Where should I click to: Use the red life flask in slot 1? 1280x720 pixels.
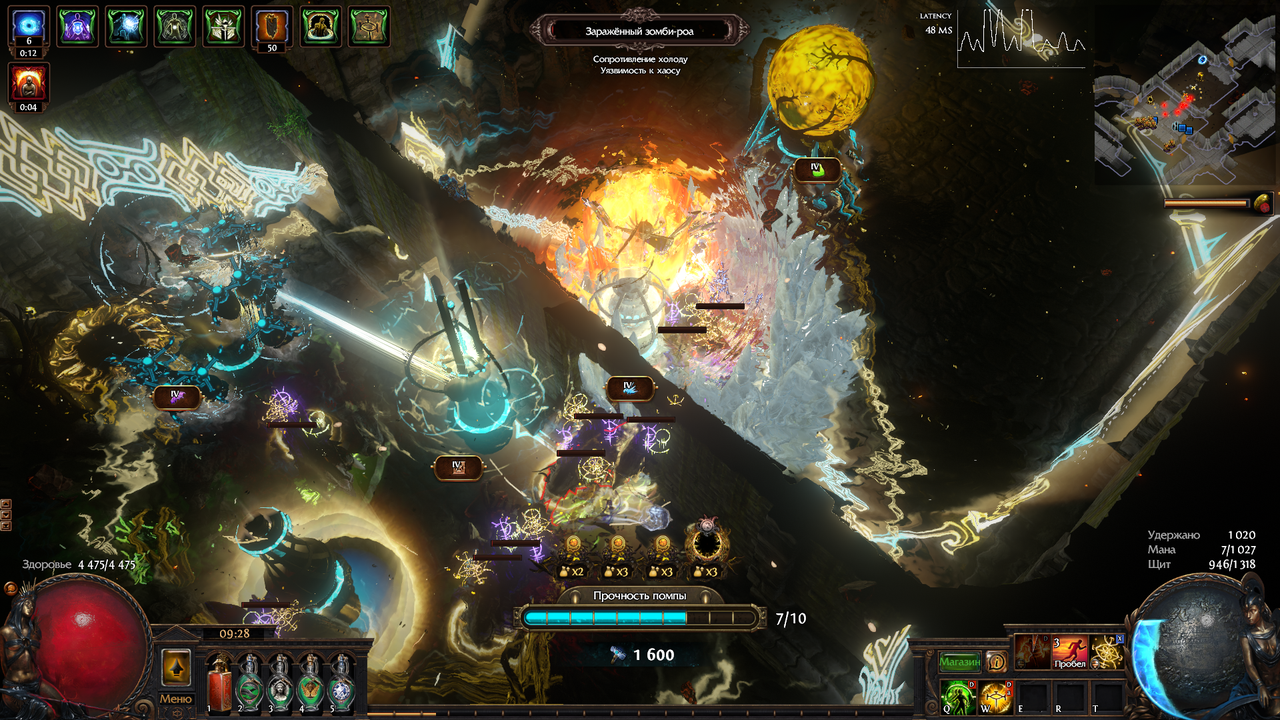(x=221, y=683)
